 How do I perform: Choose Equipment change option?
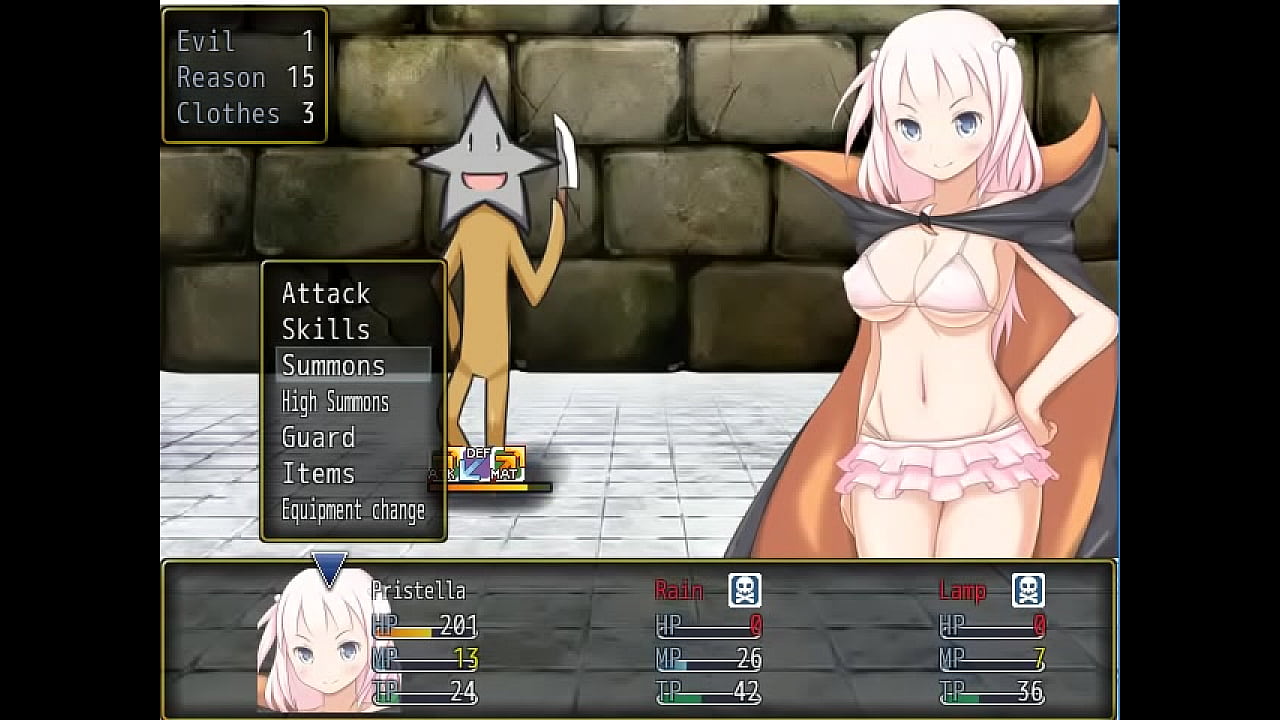[x=353, y=510]
